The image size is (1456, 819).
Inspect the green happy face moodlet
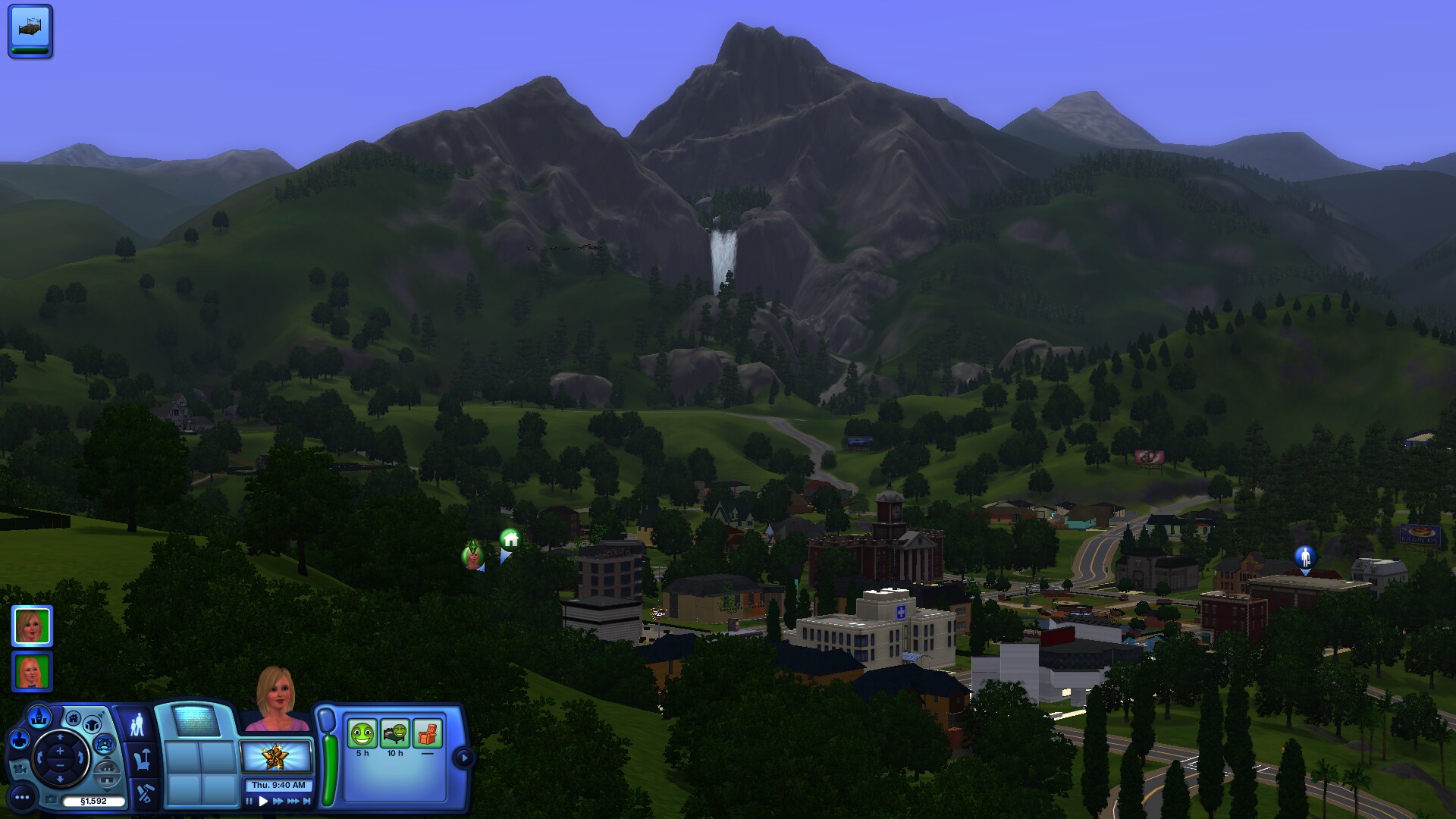[x=362, y=734]
